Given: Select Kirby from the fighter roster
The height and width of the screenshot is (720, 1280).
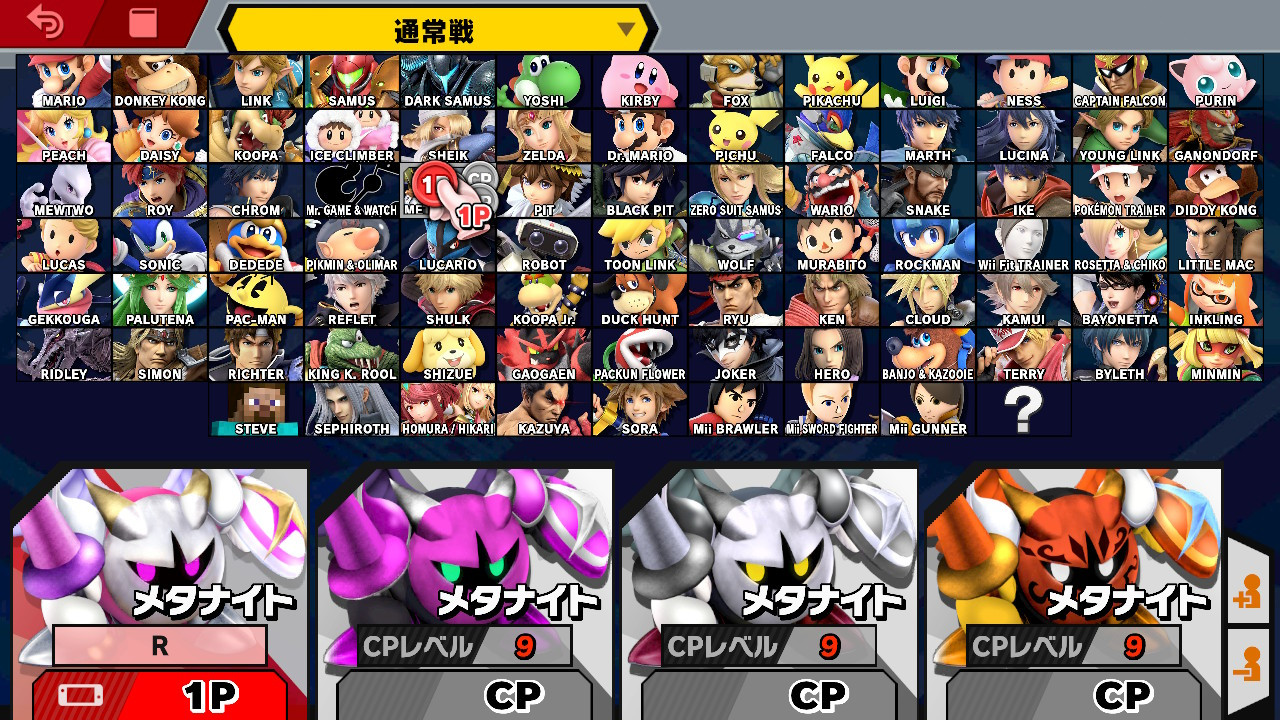Looking at the screenshot, I should pos(639,80).
